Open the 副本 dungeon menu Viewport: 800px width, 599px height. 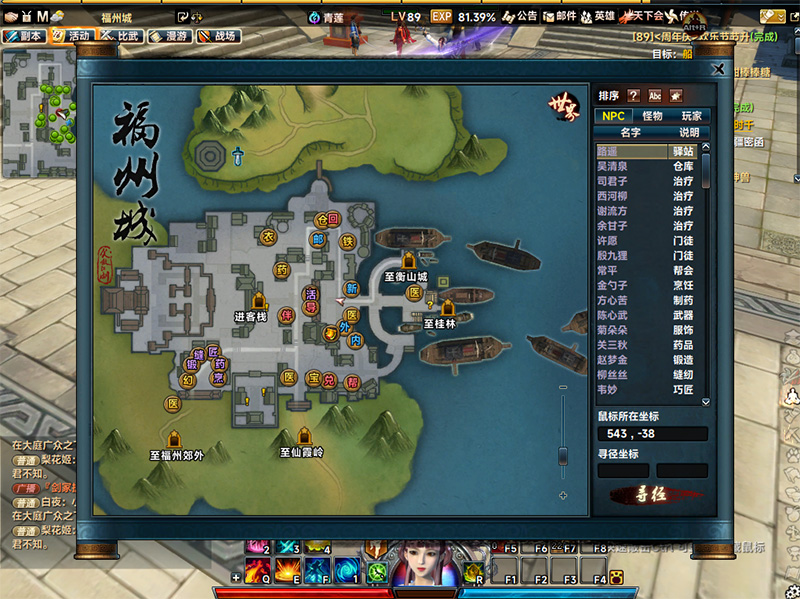coord(24,35)
